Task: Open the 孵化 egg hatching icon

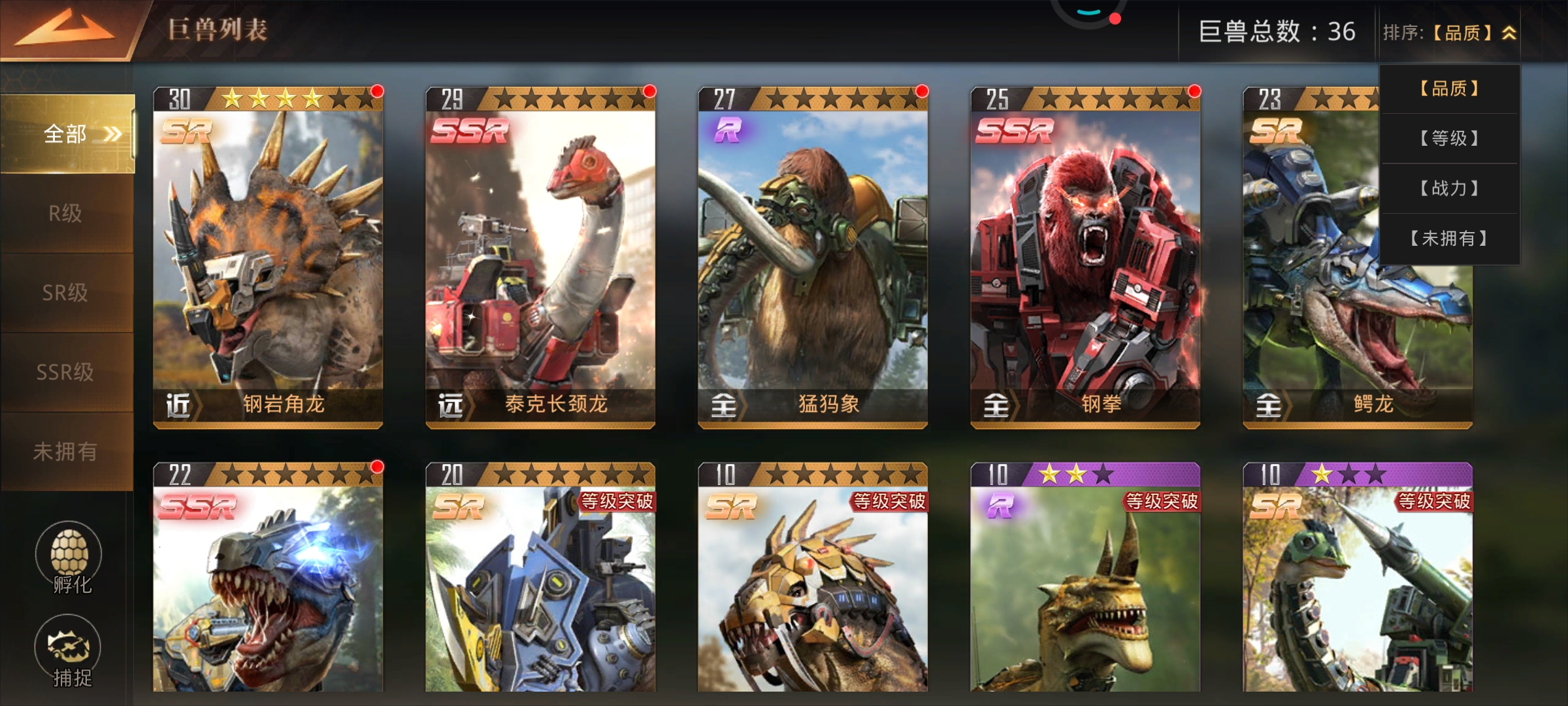Action: click(69, 556)
